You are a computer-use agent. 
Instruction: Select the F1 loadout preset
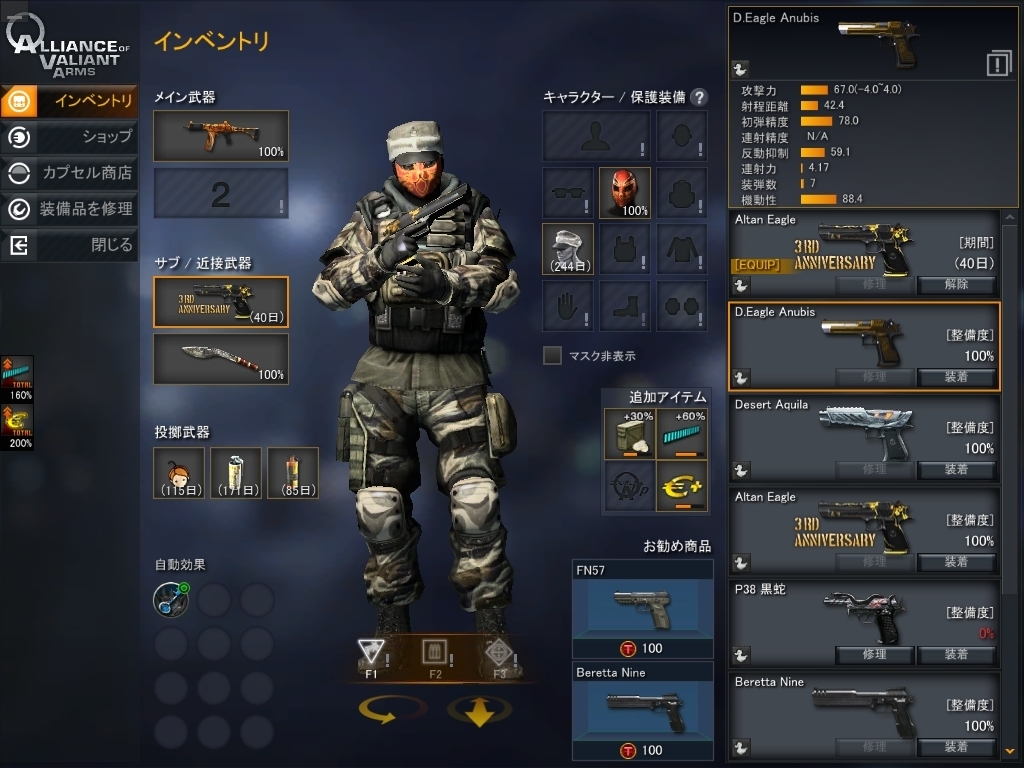(x=371, y=655)
